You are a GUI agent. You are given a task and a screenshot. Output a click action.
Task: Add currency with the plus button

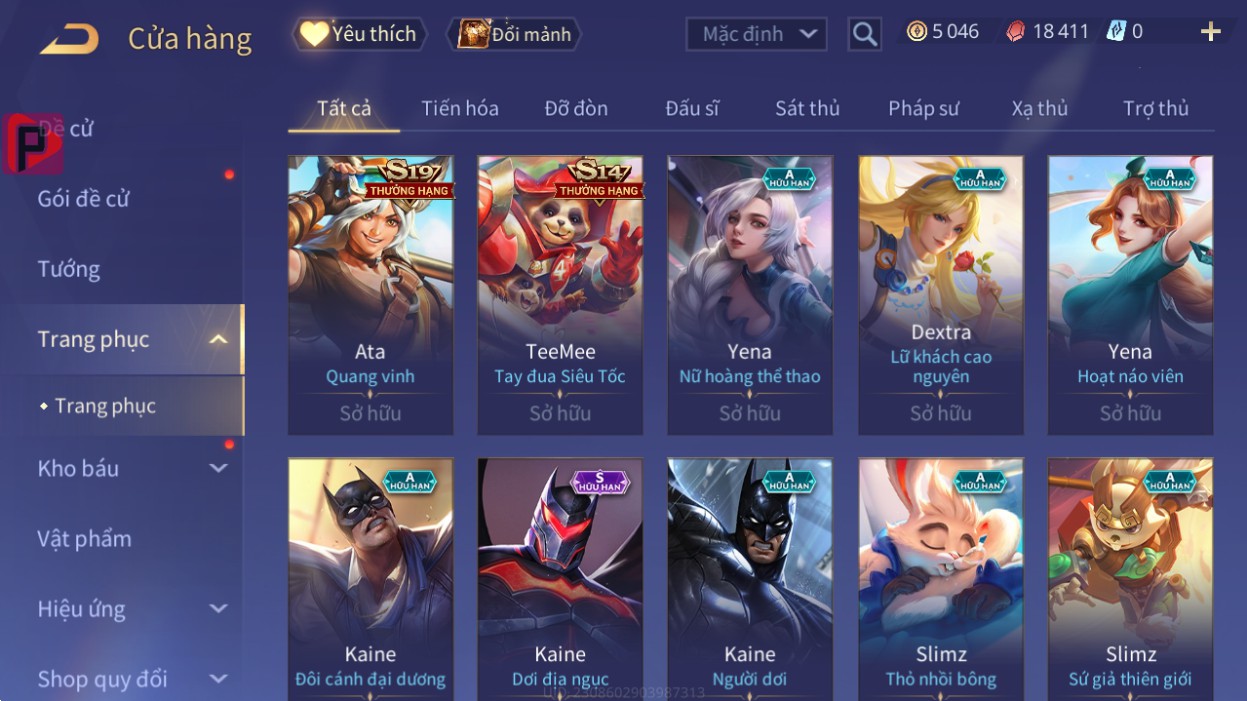[1210, 32]
